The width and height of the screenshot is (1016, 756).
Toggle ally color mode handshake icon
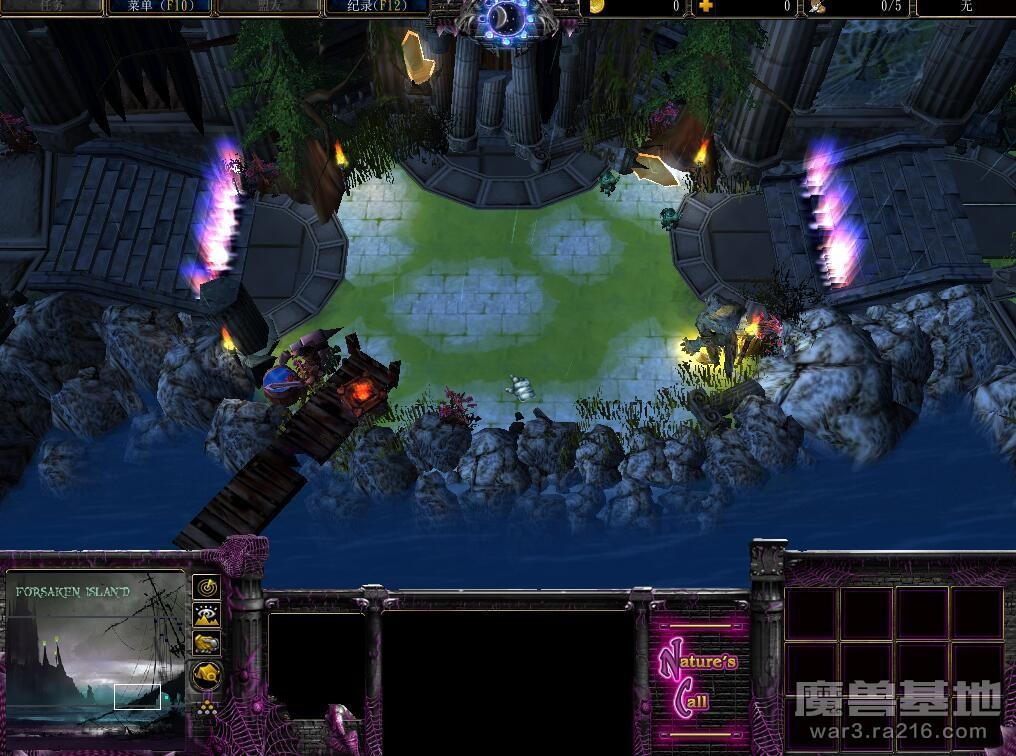tap(207, 643)
